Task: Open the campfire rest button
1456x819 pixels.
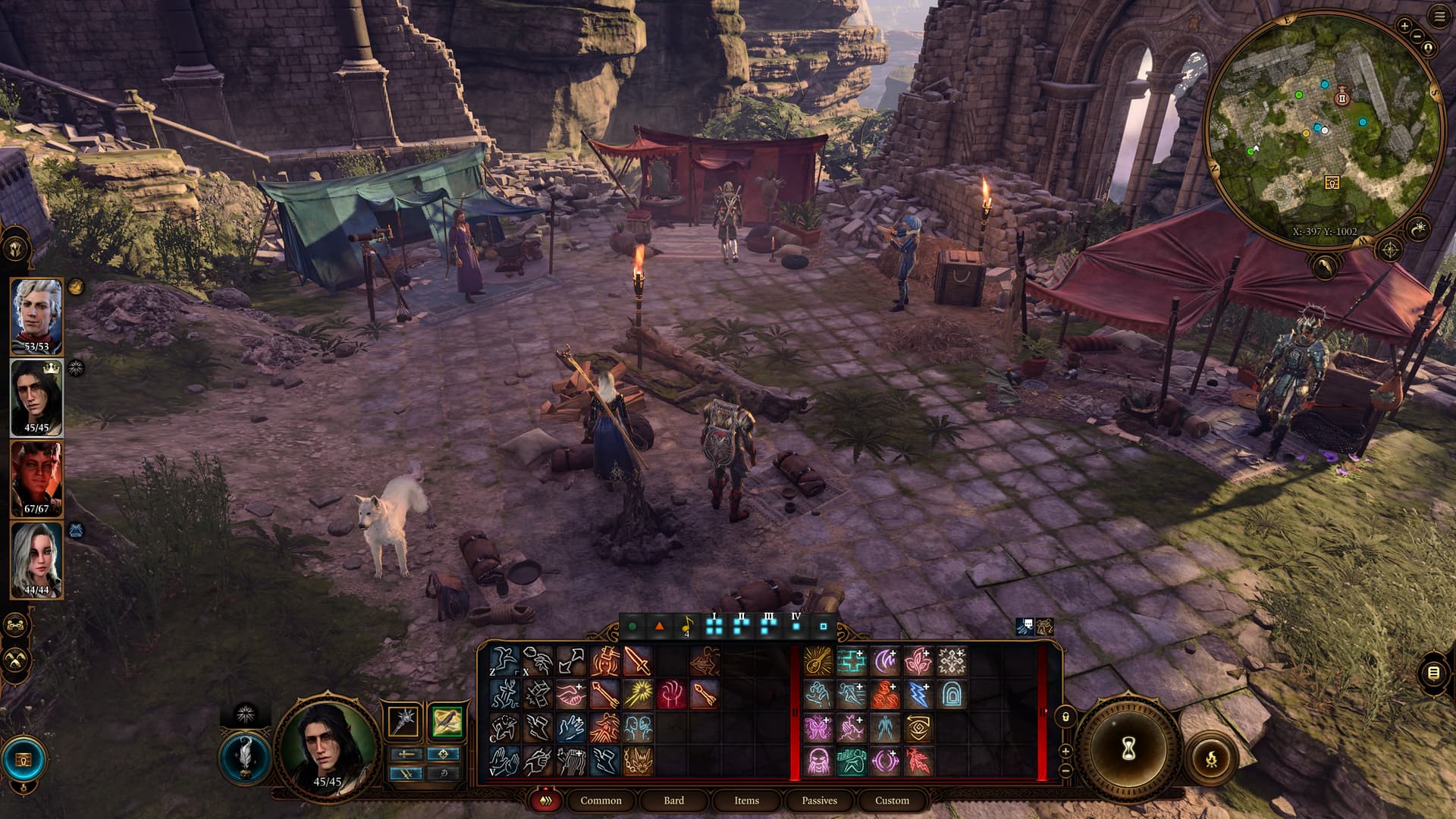Action: point(1211,758)
